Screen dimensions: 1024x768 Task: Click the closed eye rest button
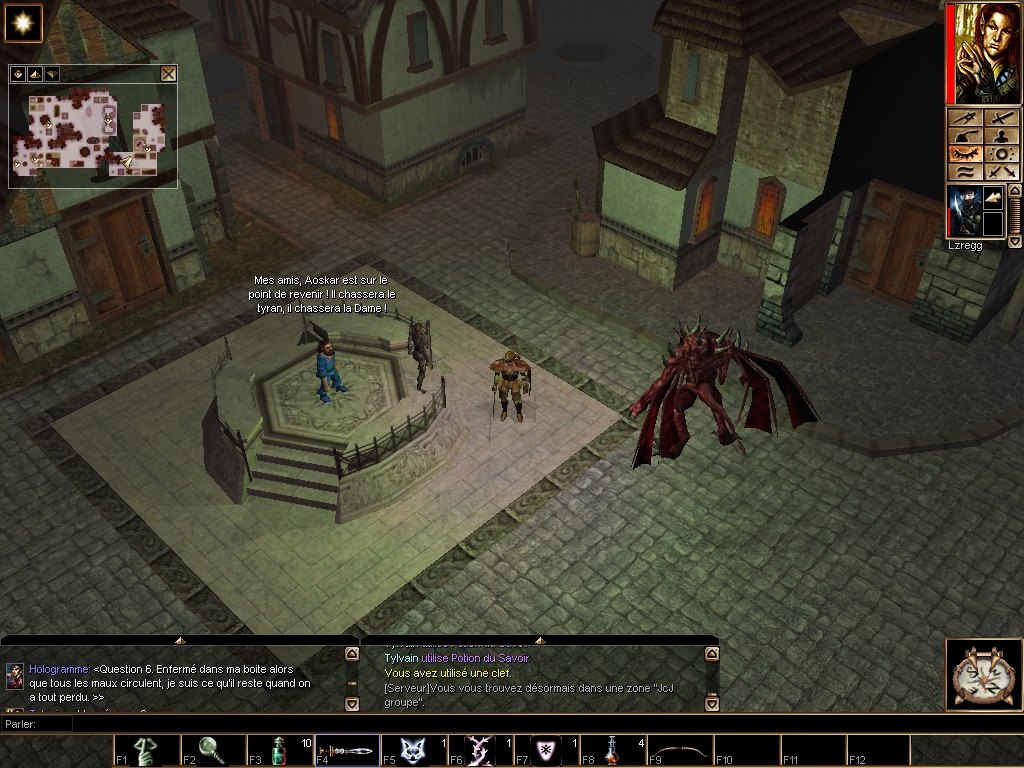coord(966,154)
